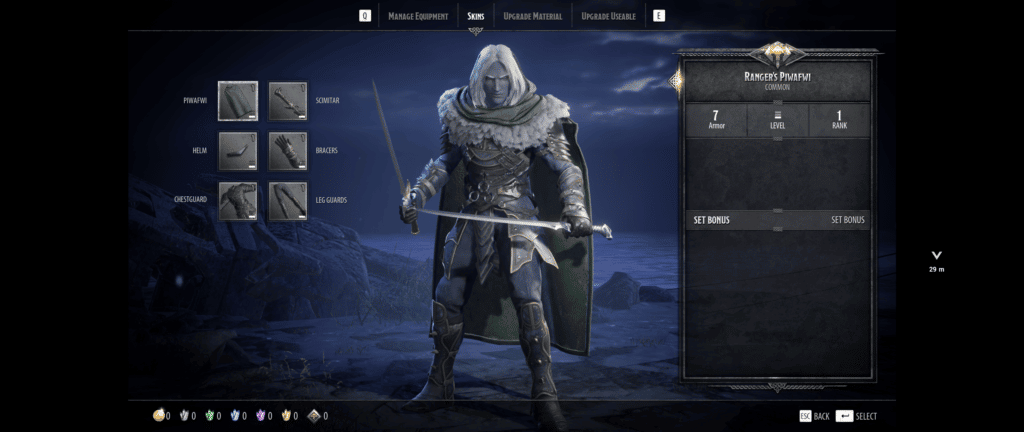Show the Upgrade Useable tab
The height and width of the screenshot is (432, 1024).
click(x=608, y=16)
